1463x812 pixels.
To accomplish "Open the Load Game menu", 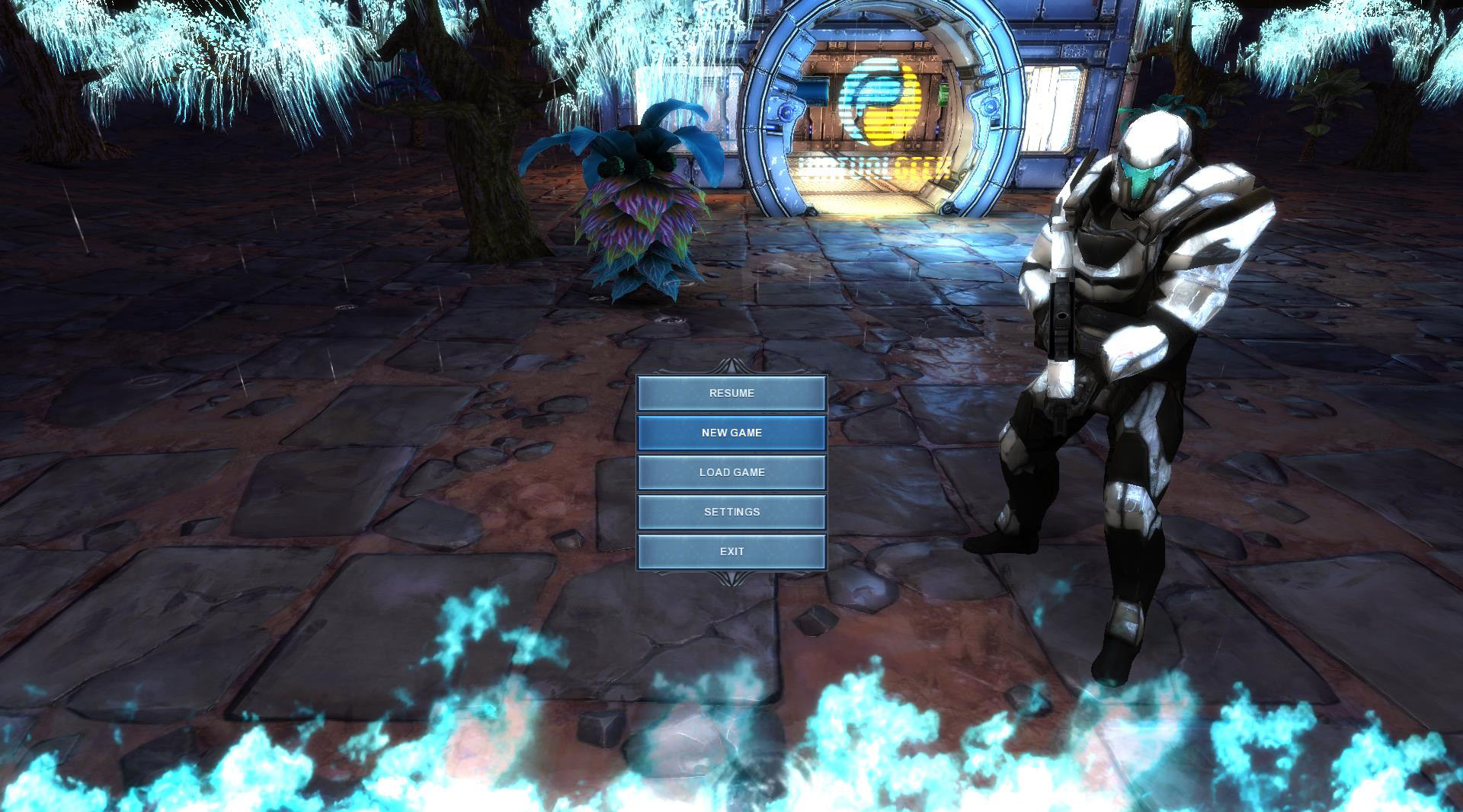I will coord(731,472).
